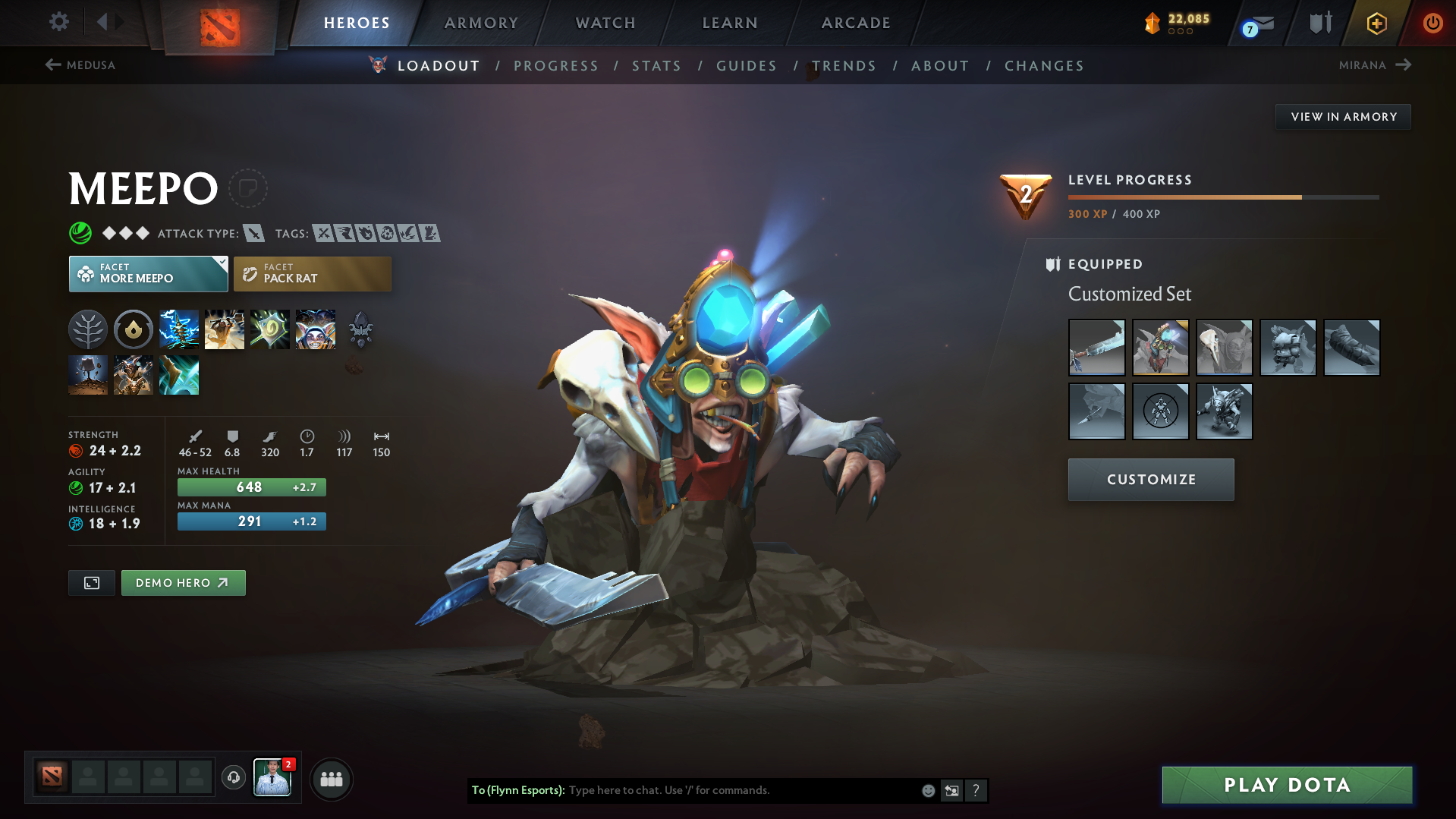
Task: Click the CUSTOMIZE button under equipped set
Action: tap(1150, 479)
